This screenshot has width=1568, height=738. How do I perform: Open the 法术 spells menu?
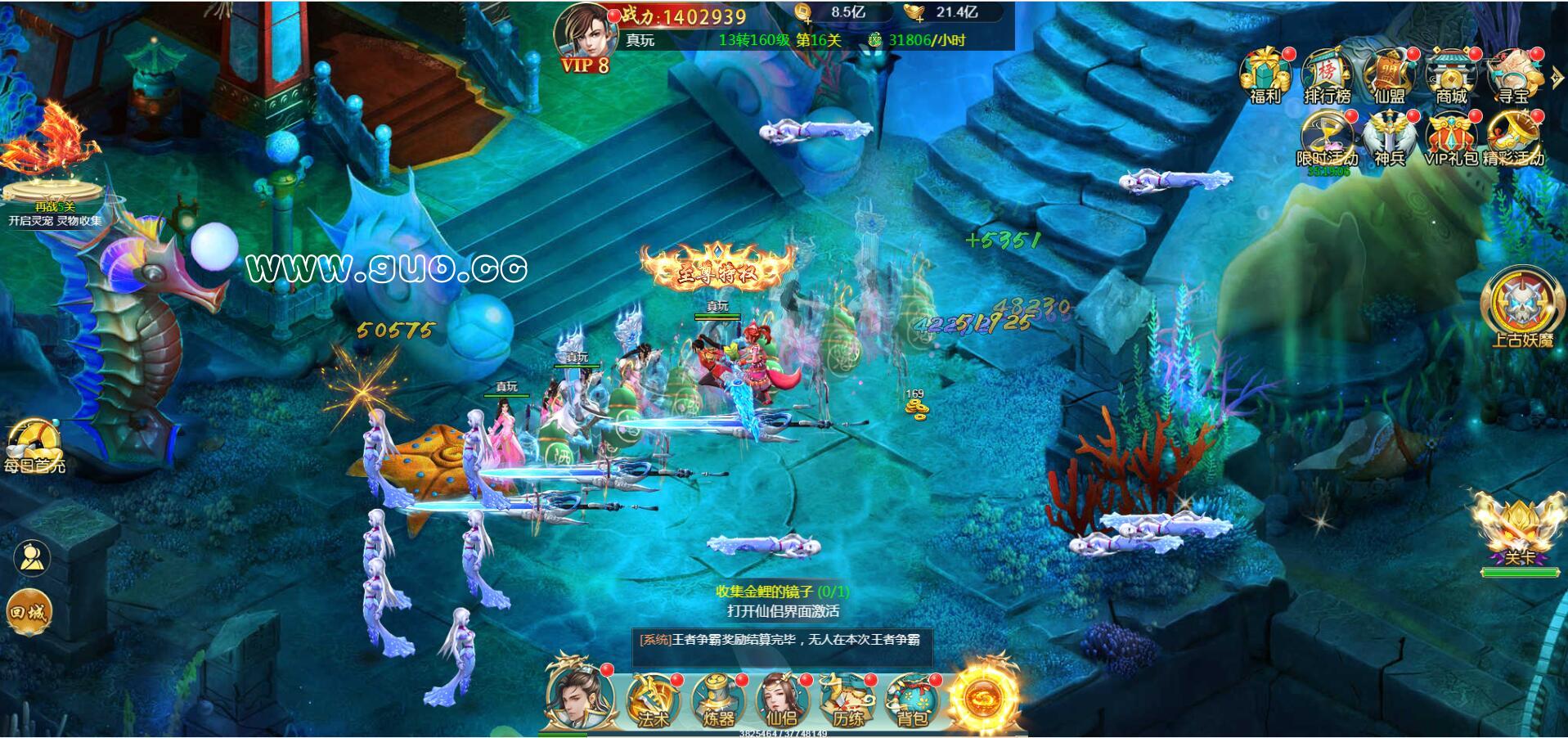coord(652,700)
